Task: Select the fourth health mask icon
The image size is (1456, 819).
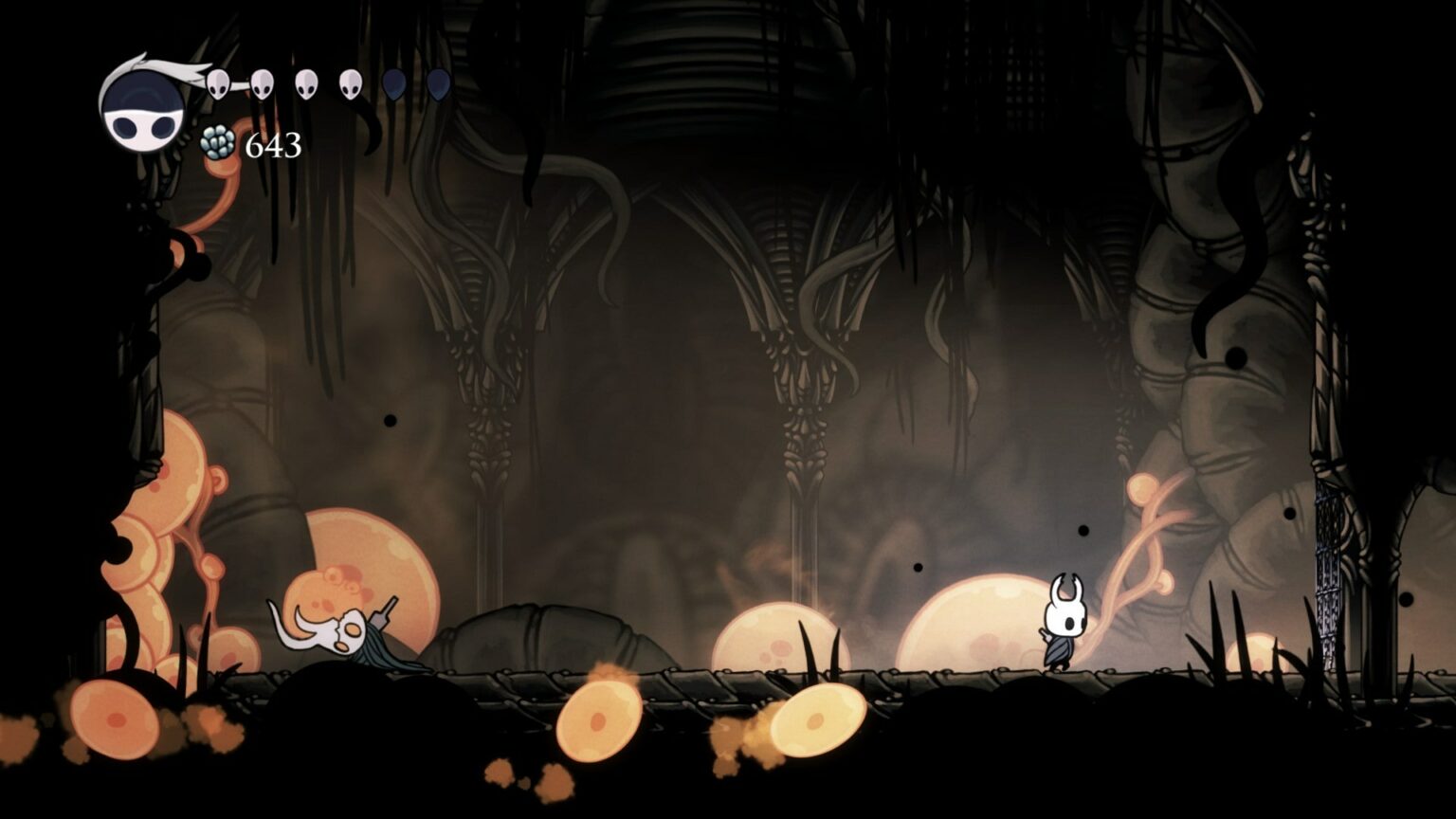Action: tap(351, 85)
